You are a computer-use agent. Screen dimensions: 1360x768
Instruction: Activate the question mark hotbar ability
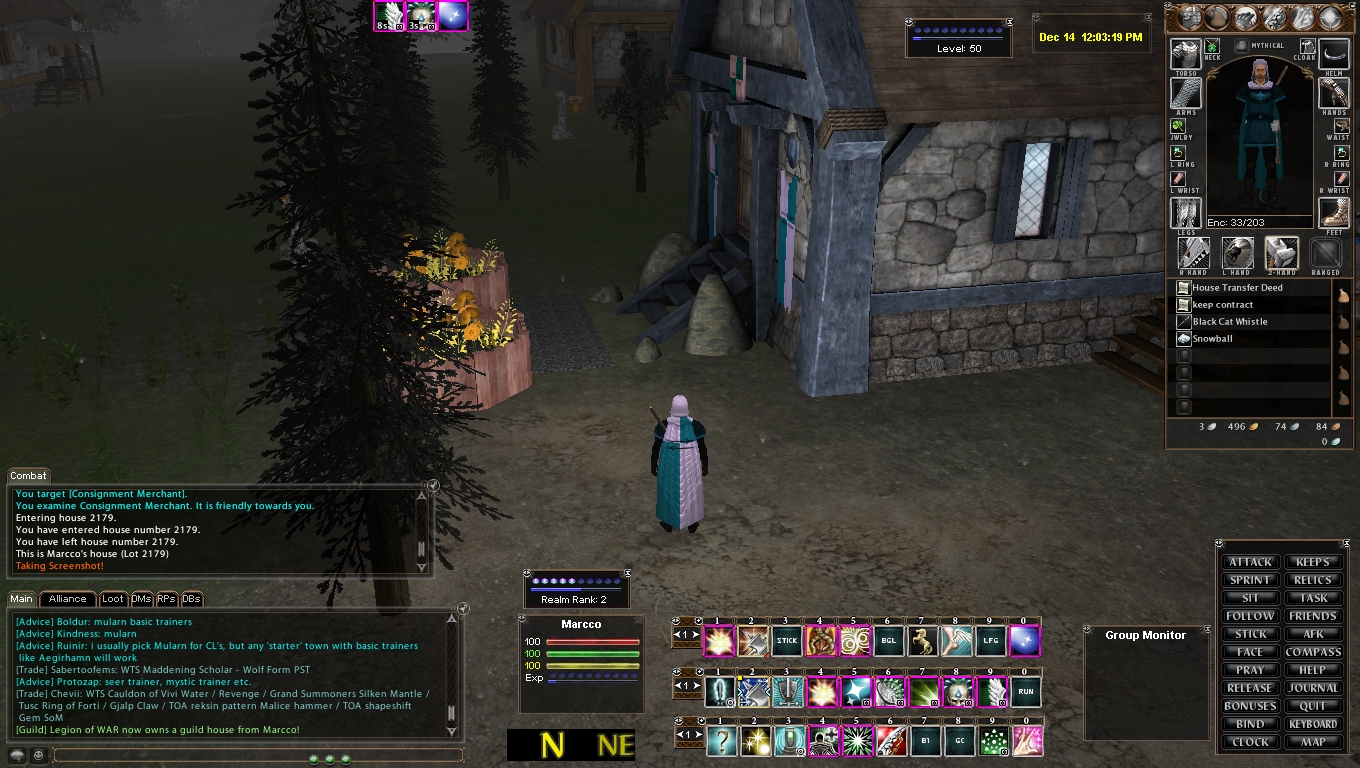[720, 741]
